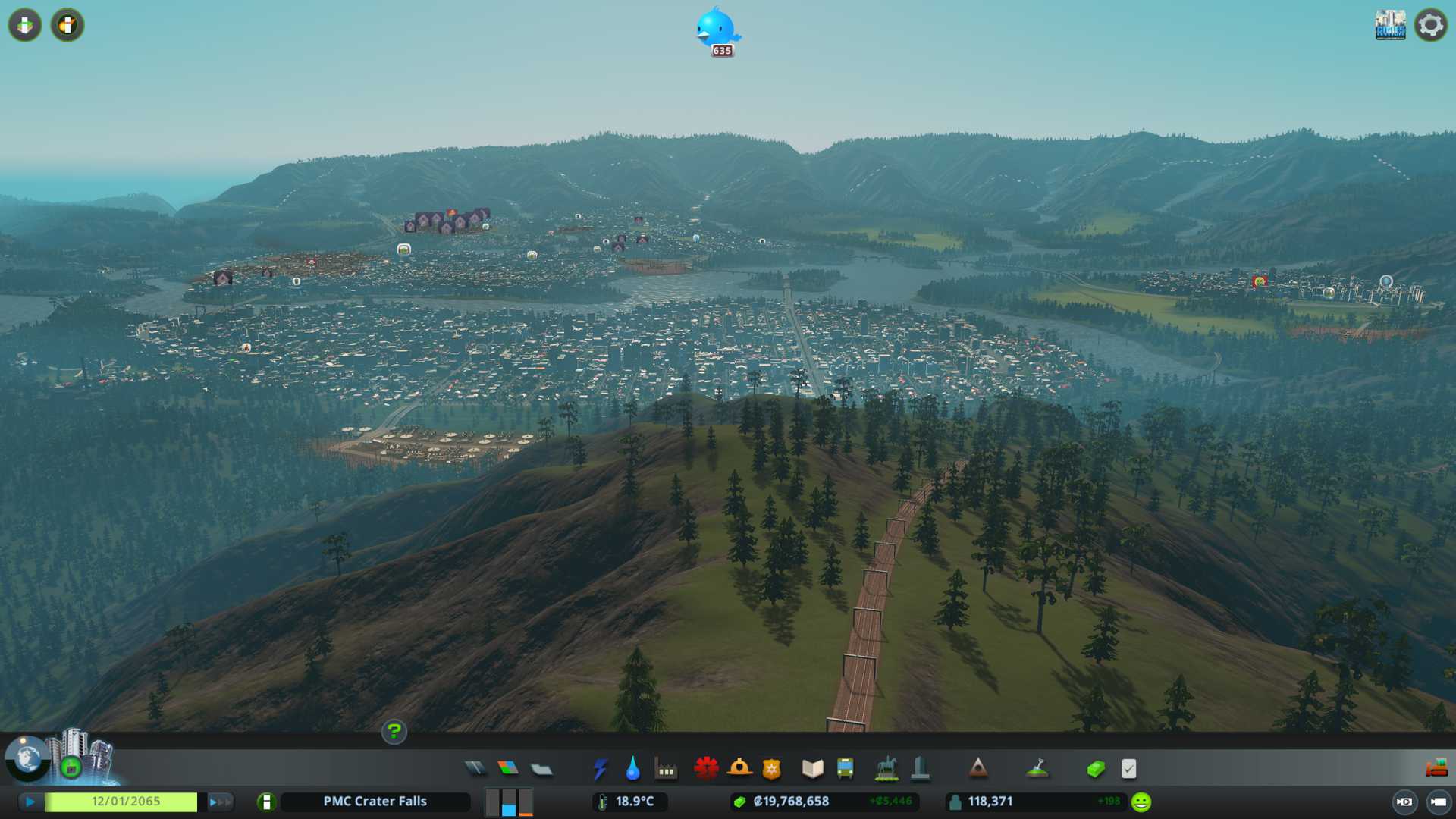Open the Roads build menu
Viewport: 1456px width, 819px height.
(475, 769)
